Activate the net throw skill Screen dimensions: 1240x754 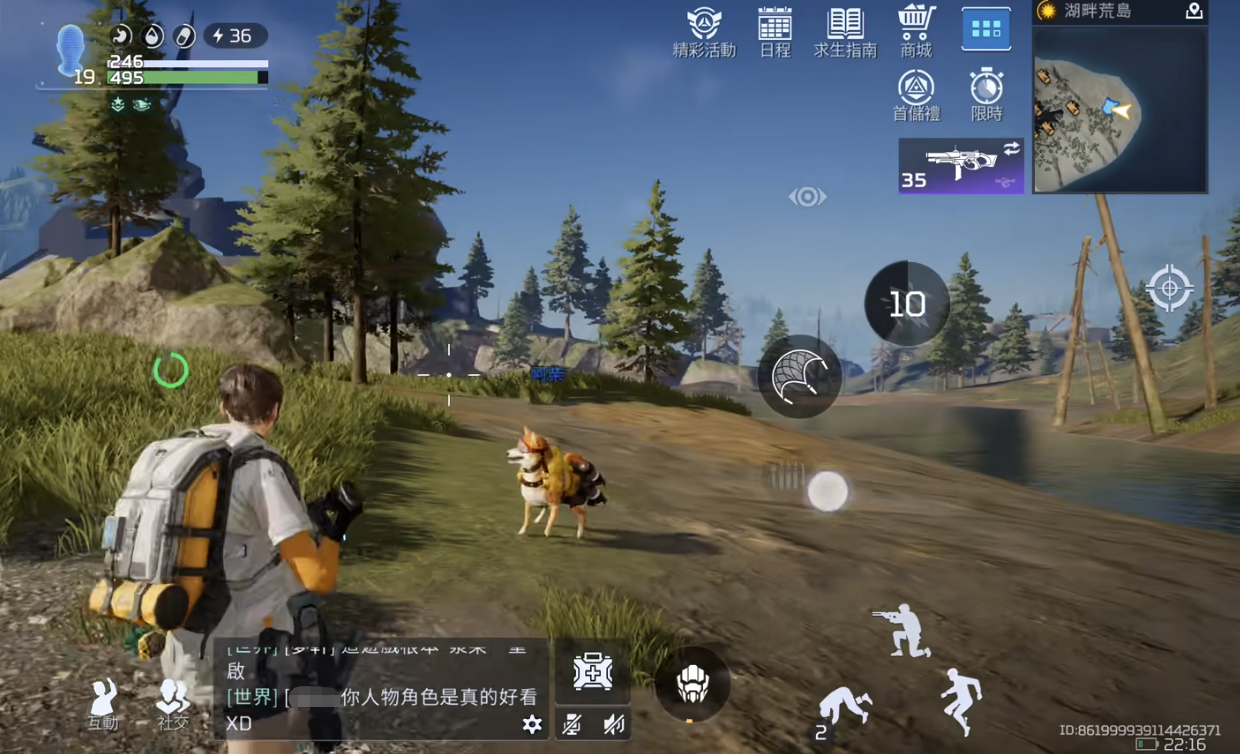[800, 377]
